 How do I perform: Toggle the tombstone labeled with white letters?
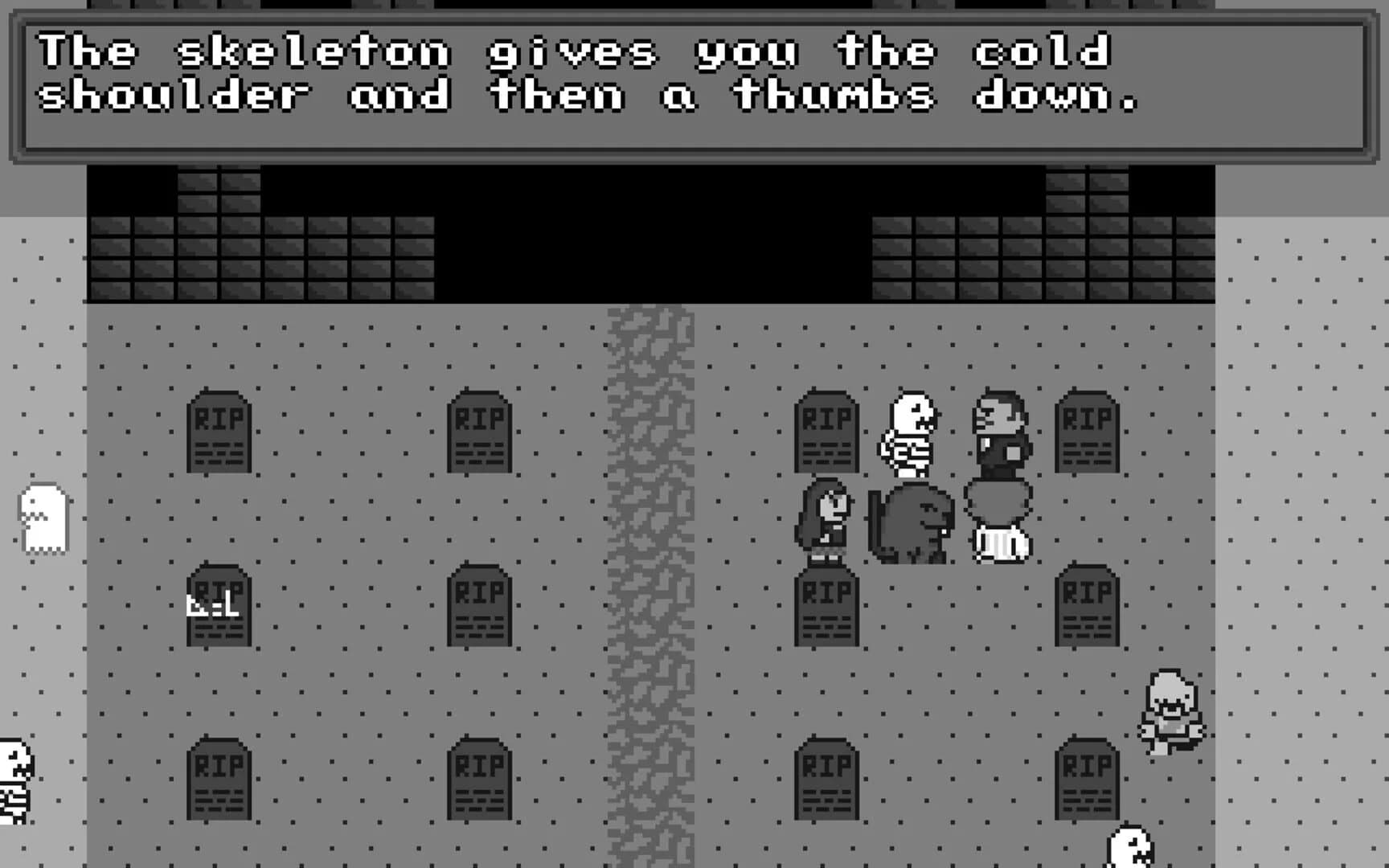tap(217, 607)
